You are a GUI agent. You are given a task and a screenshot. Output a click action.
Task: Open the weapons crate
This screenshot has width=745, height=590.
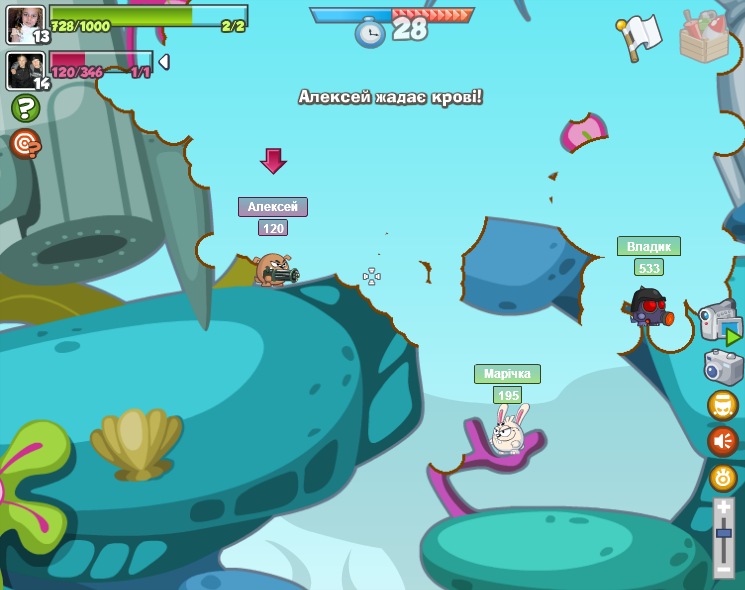tap(704, 37)
